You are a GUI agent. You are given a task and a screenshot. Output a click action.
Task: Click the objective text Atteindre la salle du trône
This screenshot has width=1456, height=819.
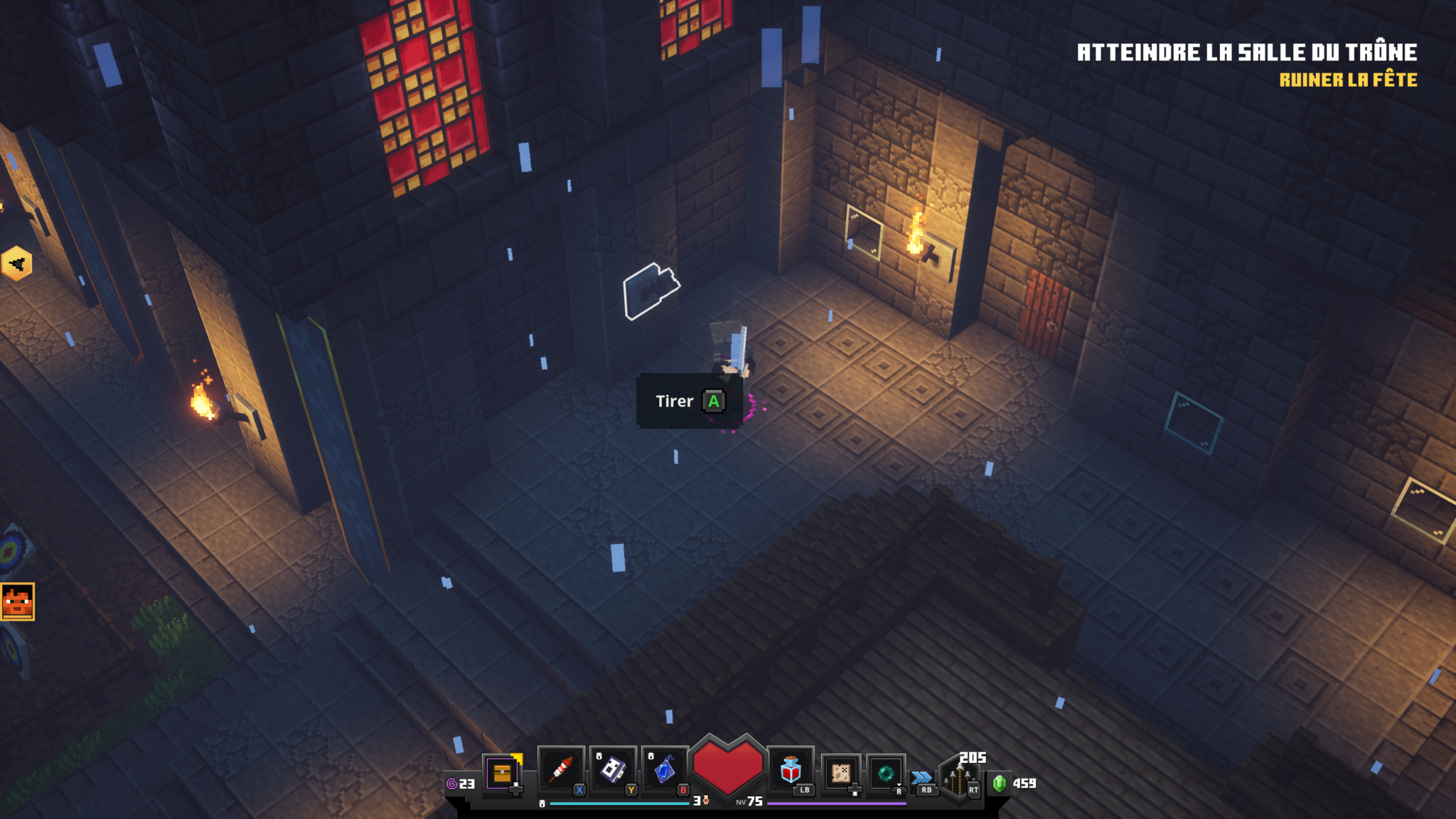click(x=1246, y=53)
